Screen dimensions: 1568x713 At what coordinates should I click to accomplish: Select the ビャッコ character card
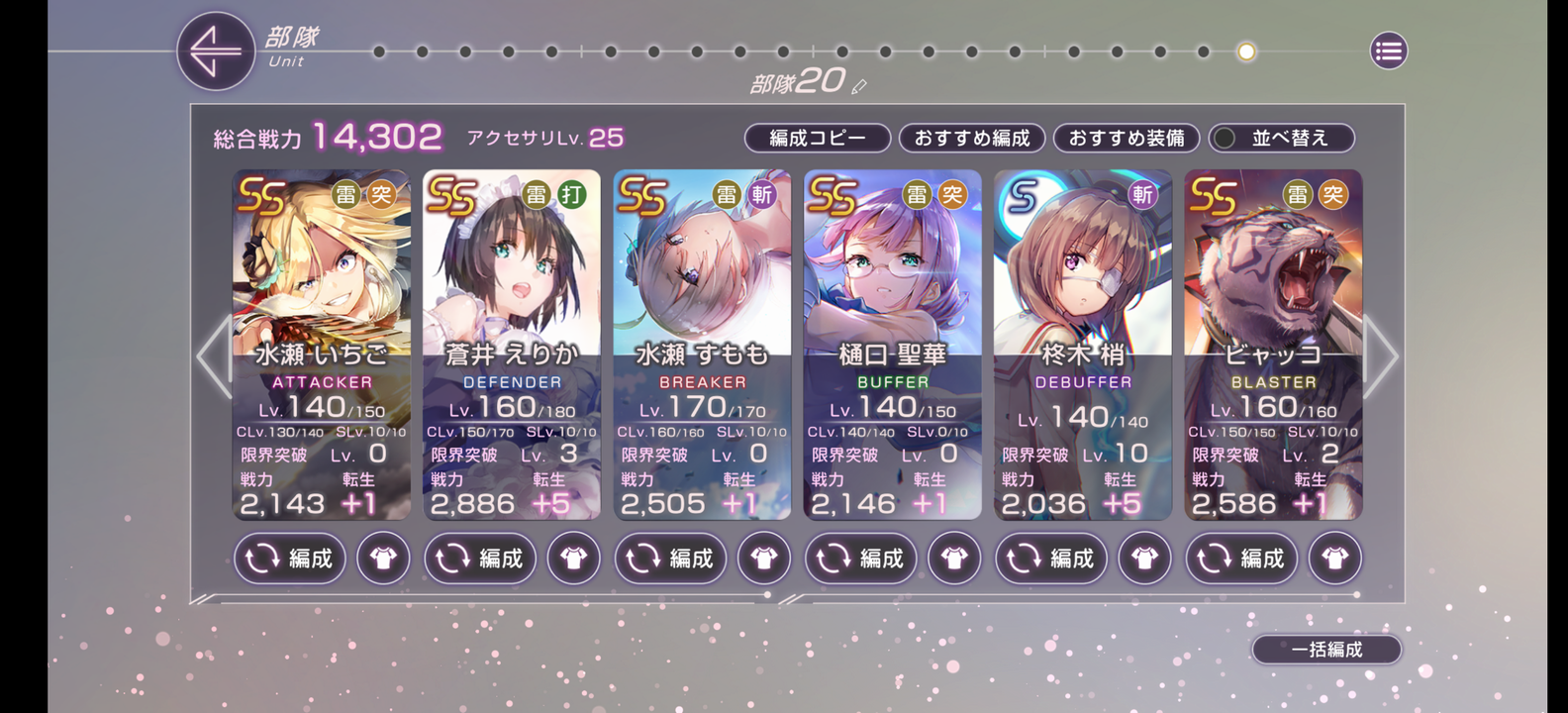tap(1274, 297)
